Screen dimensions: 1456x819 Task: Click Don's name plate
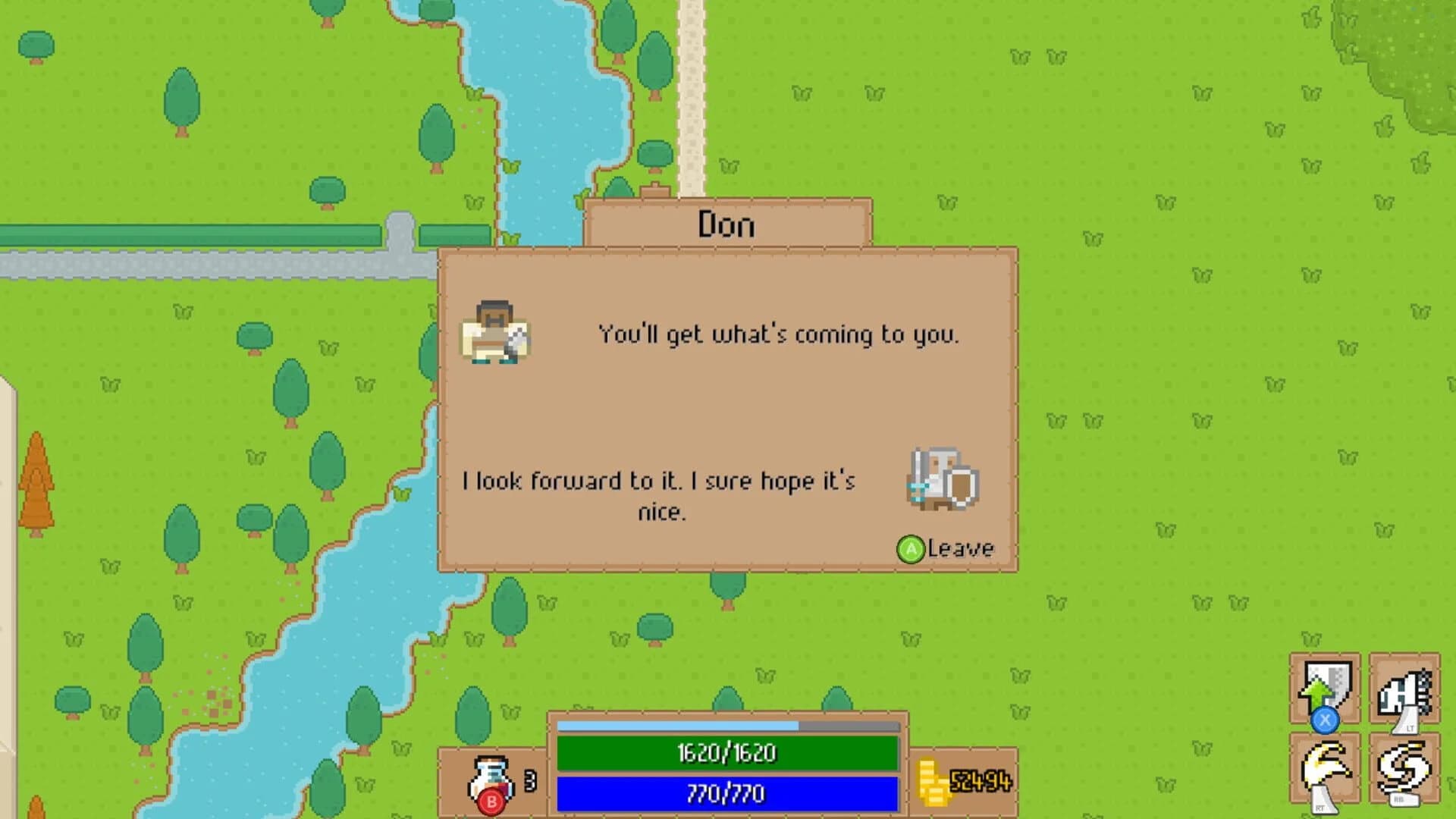point(726,224)
